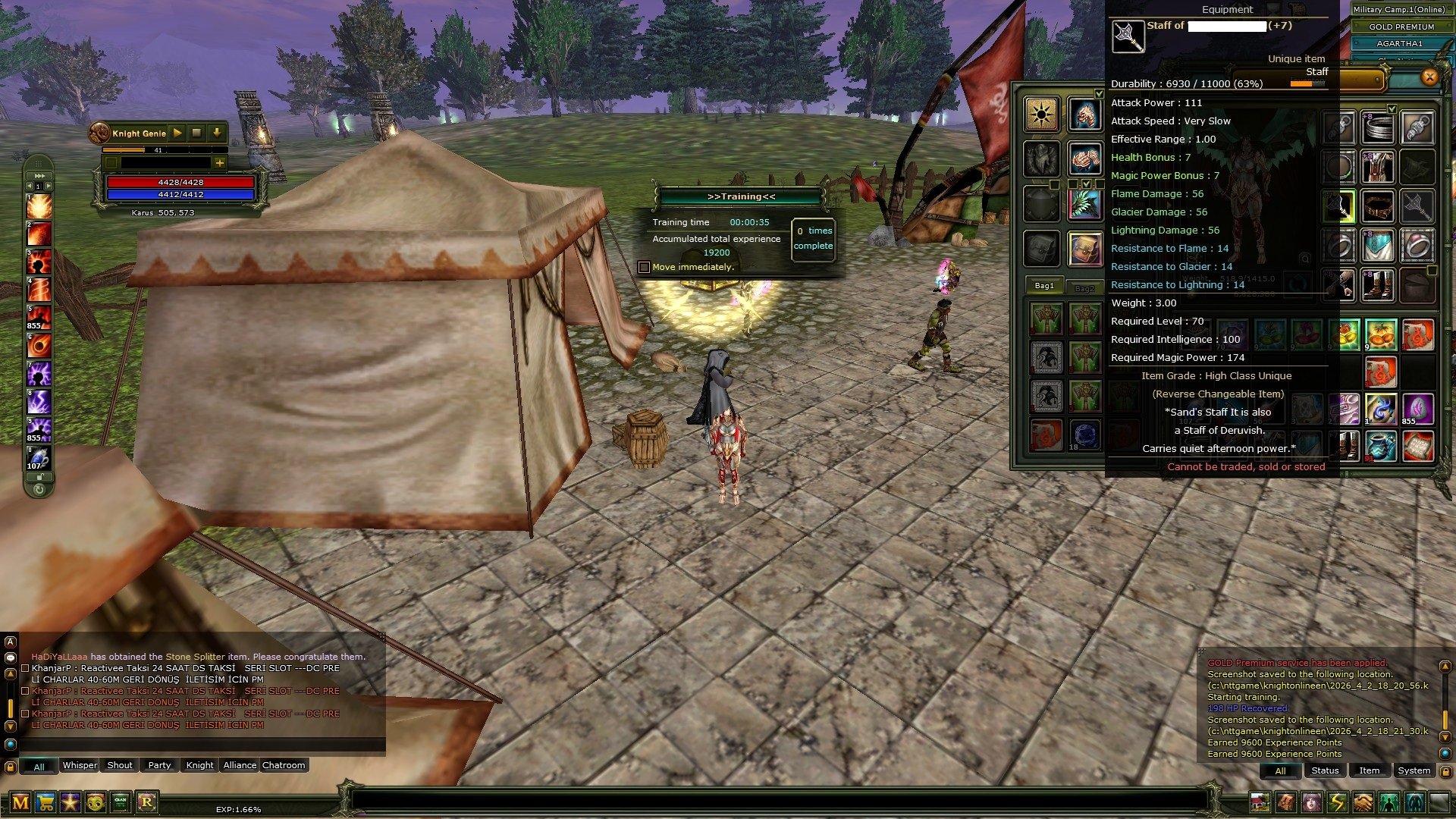This screenshot has height=819, width=1456.
Task: Toggle the chat lock padlock icon
Action: point(10,767)
